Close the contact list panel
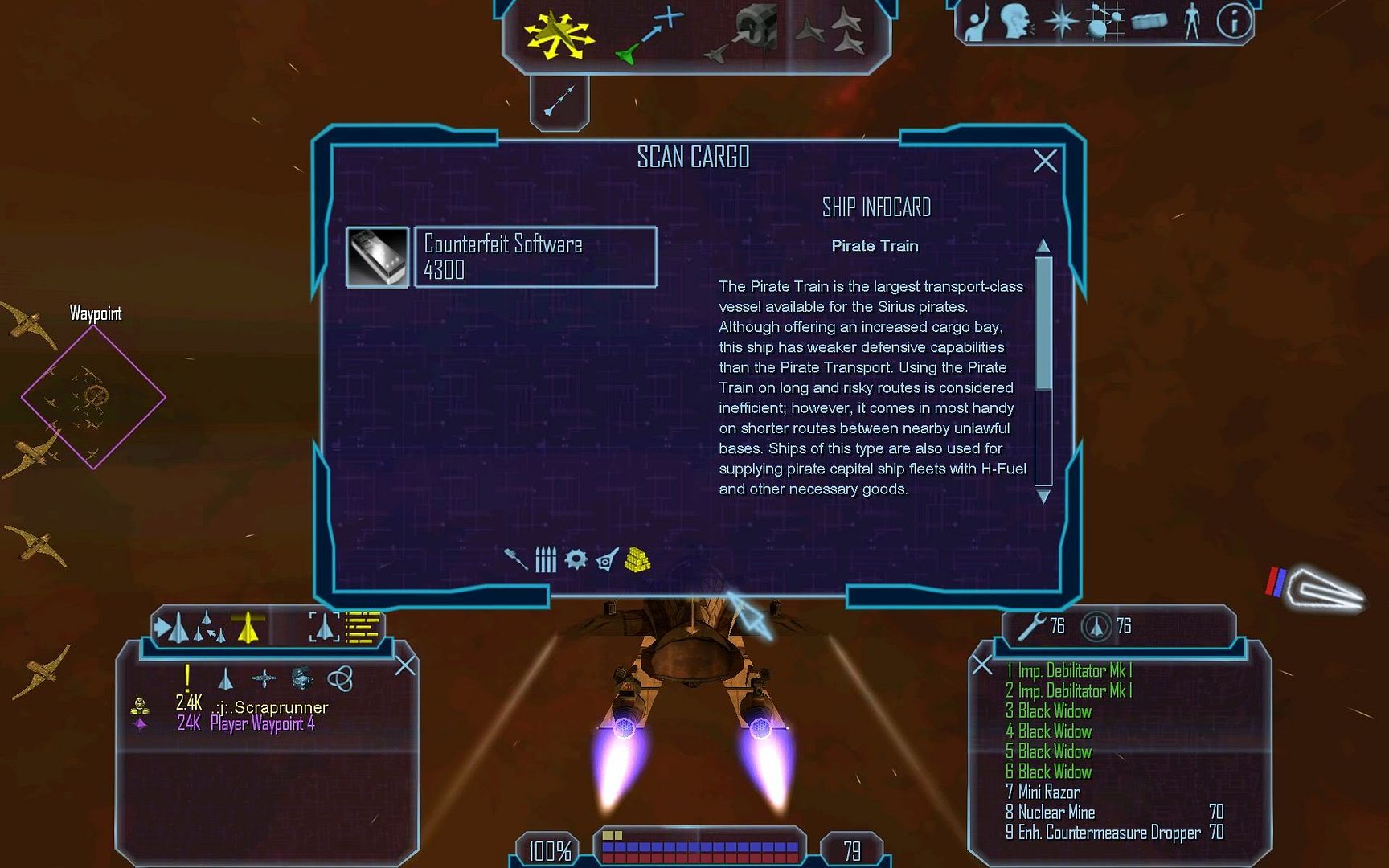The height and width of the screenshot is (868, 1389). 405,665
